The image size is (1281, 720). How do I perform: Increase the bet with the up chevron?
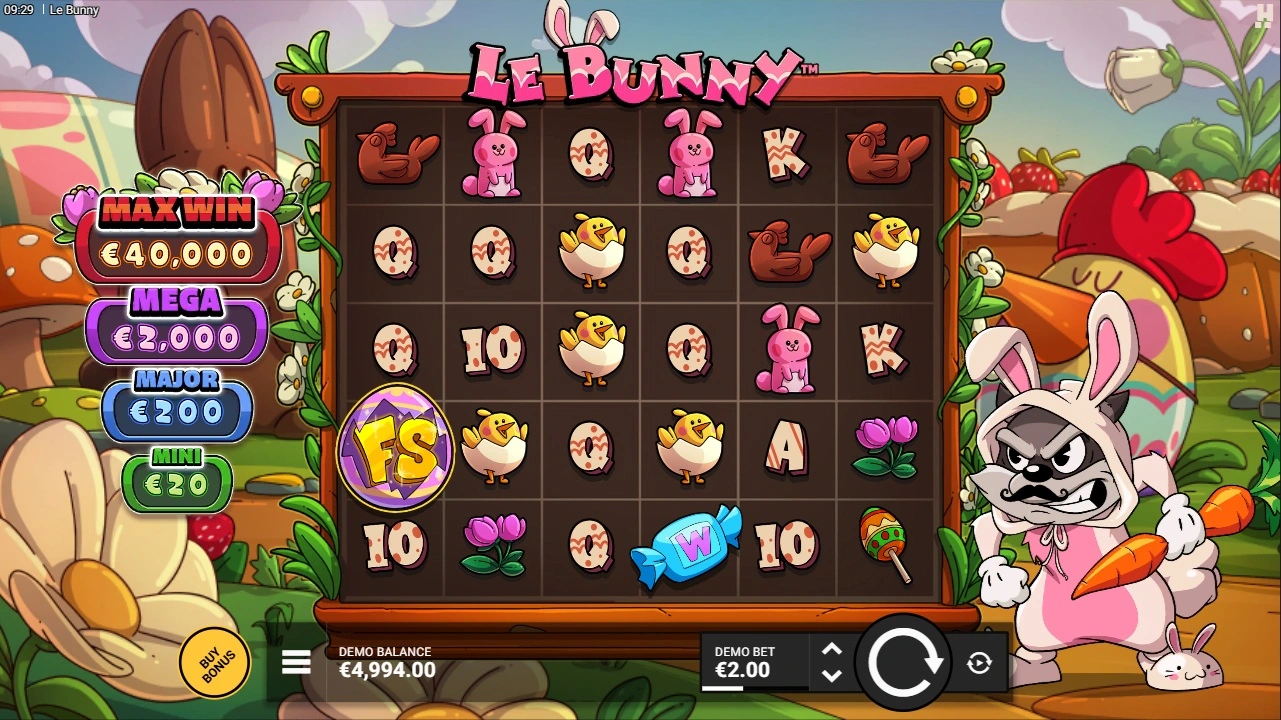831,649
